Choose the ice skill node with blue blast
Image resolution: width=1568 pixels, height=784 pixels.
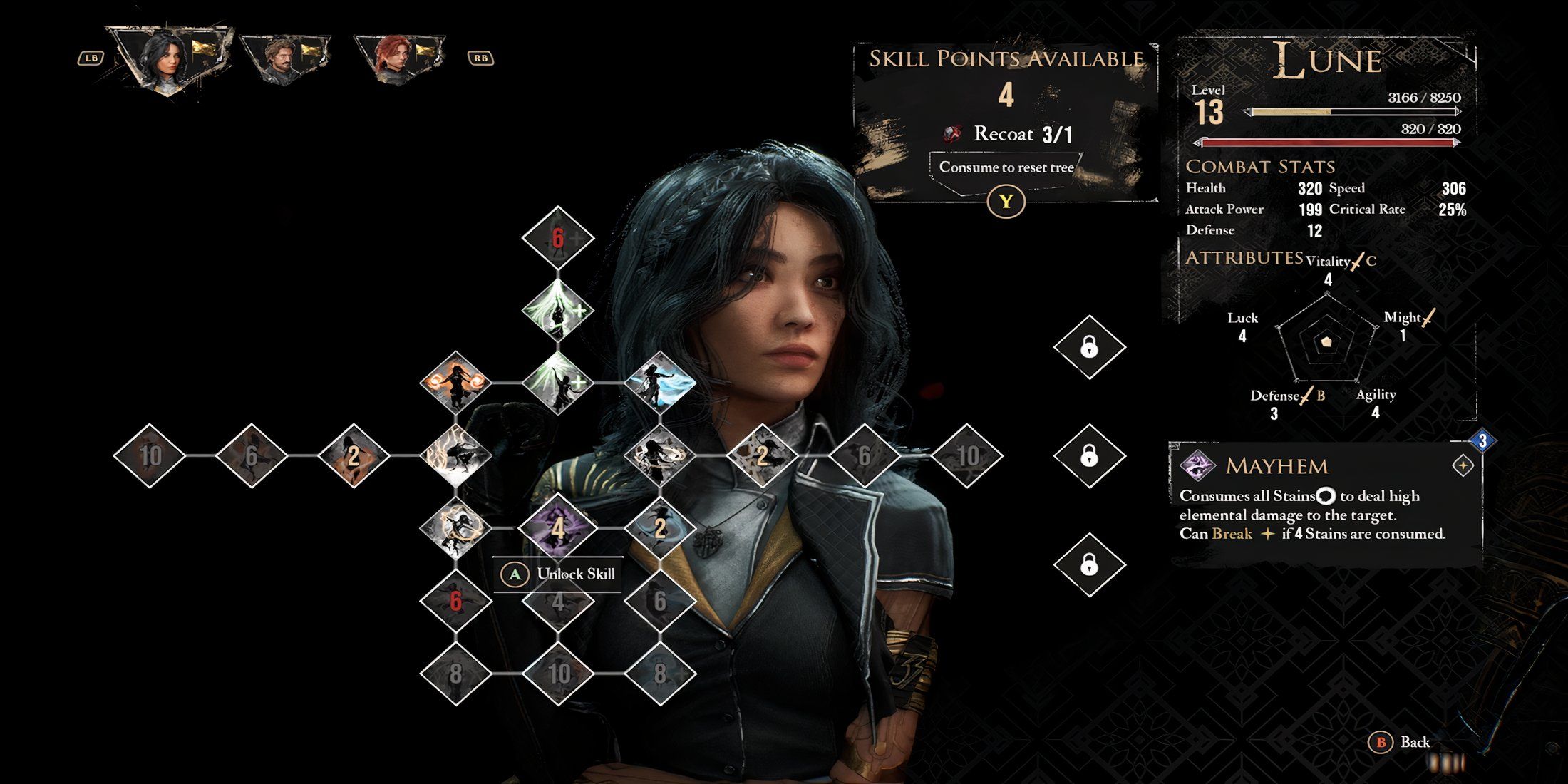click(x=660, y=383)
